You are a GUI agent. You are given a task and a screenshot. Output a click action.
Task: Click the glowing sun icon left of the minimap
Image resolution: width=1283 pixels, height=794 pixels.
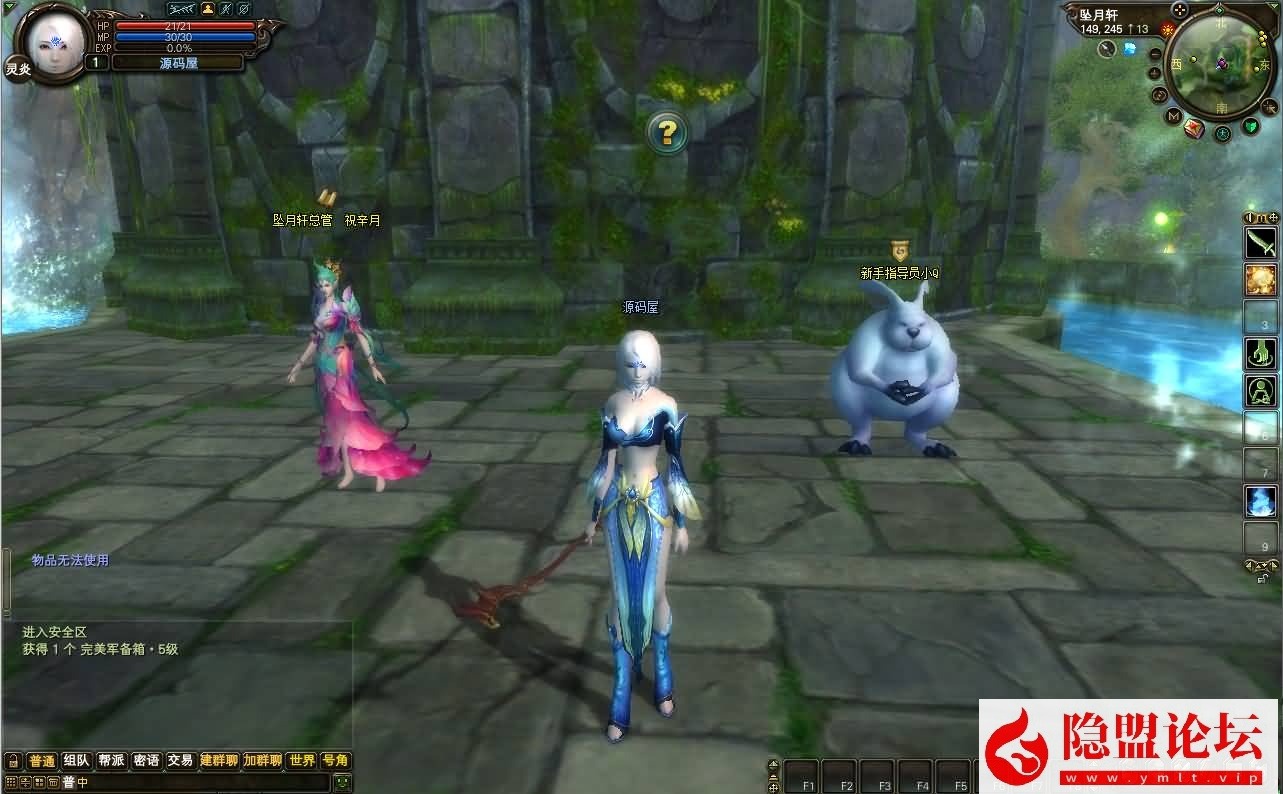[1167, 29]
